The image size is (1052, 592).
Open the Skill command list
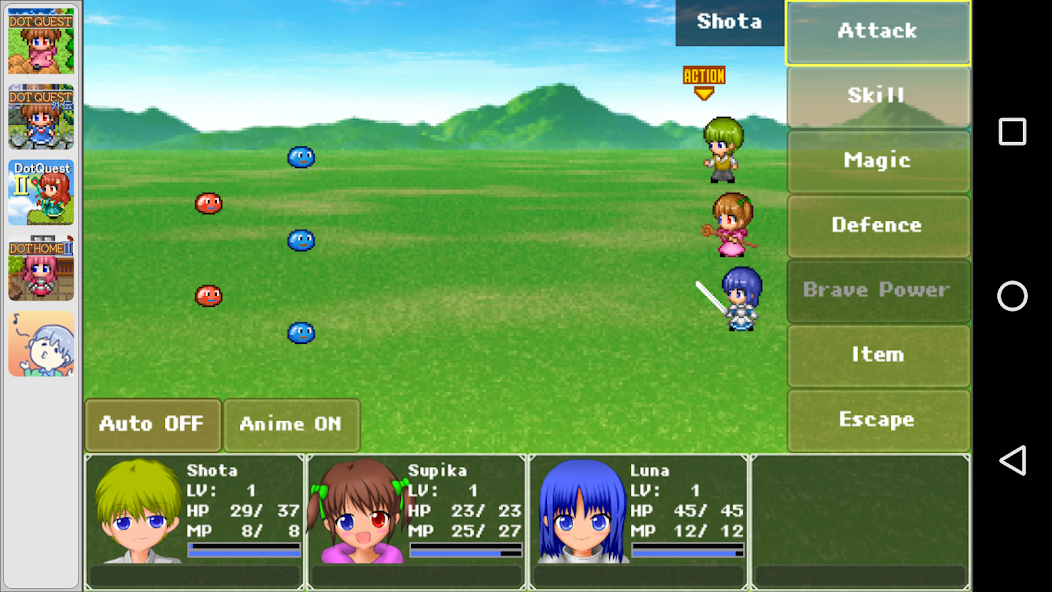click(877, 96)
